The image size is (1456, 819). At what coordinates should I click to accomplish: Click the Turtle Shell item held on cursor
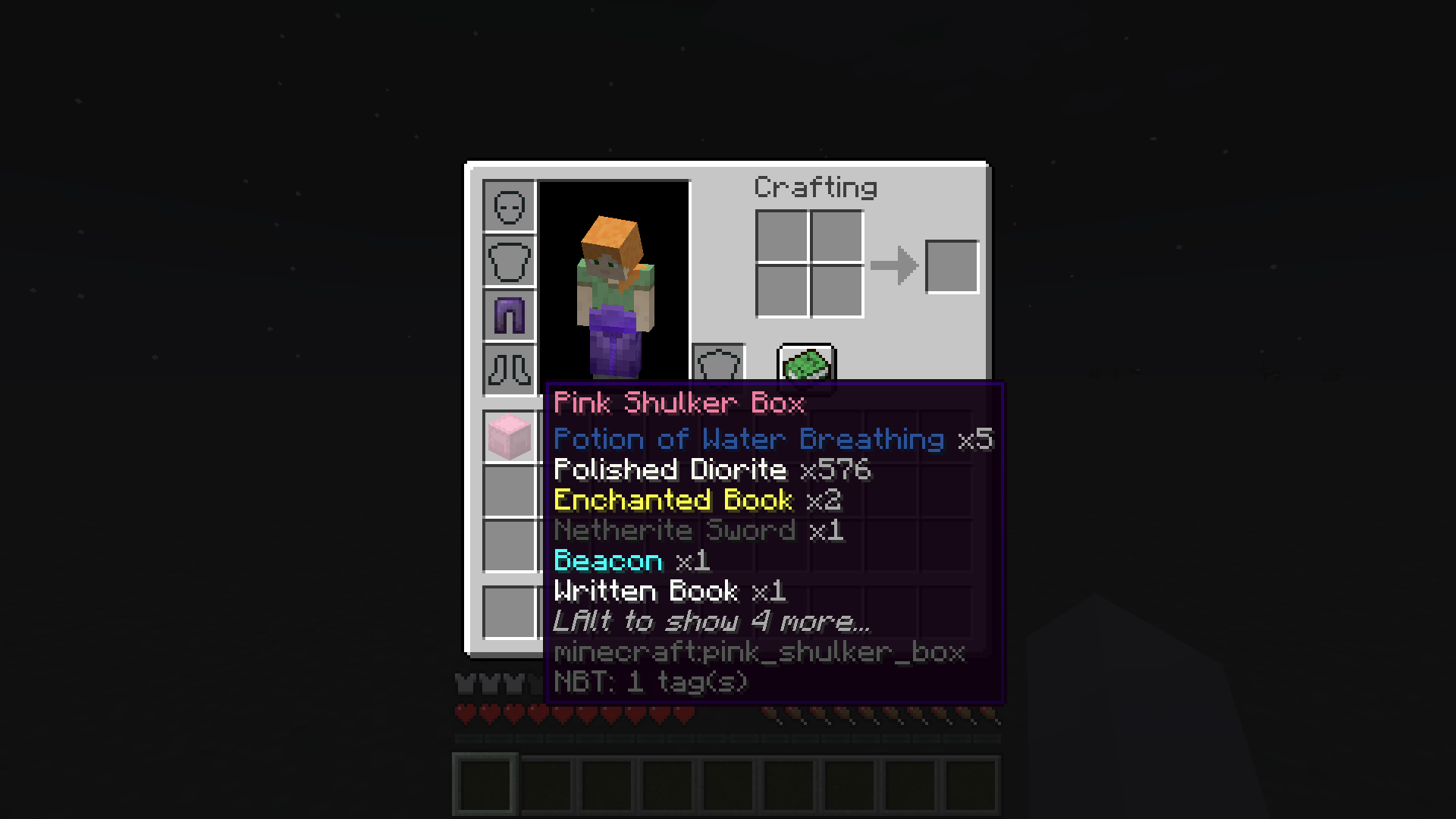point(805,368)
